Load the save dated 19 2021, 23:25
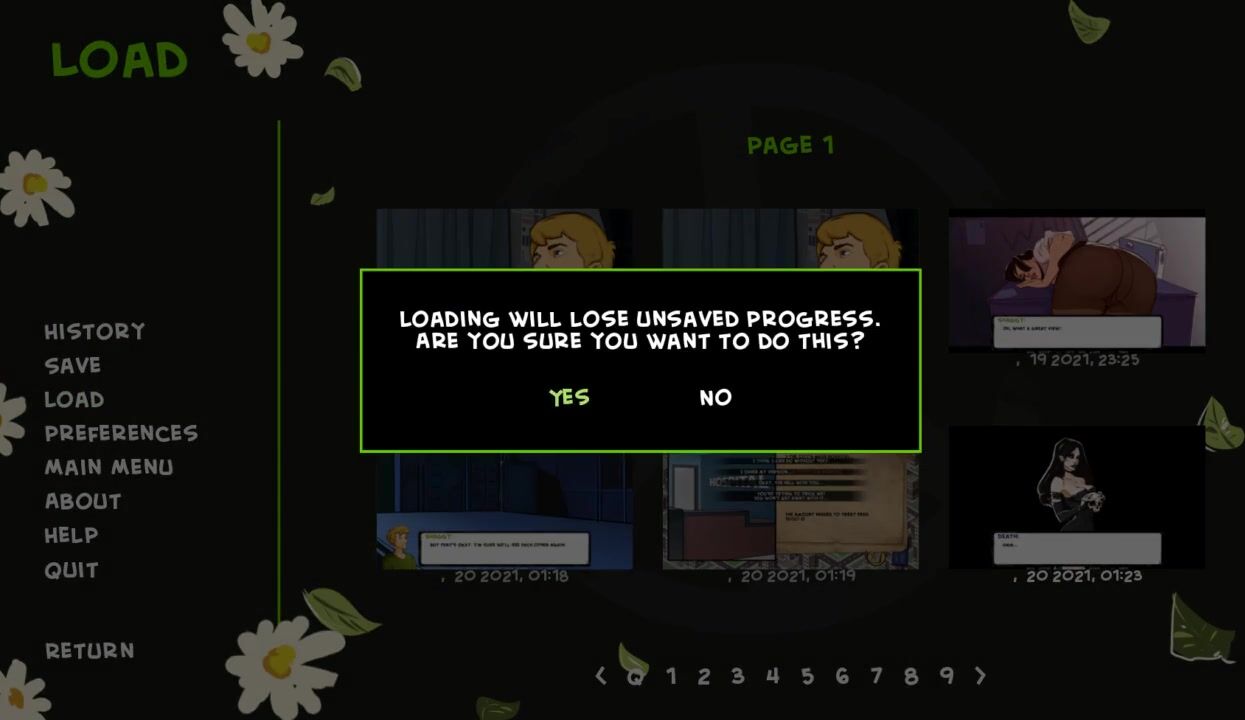This screenshot has height=720, width=1245. pos(1077,281)
